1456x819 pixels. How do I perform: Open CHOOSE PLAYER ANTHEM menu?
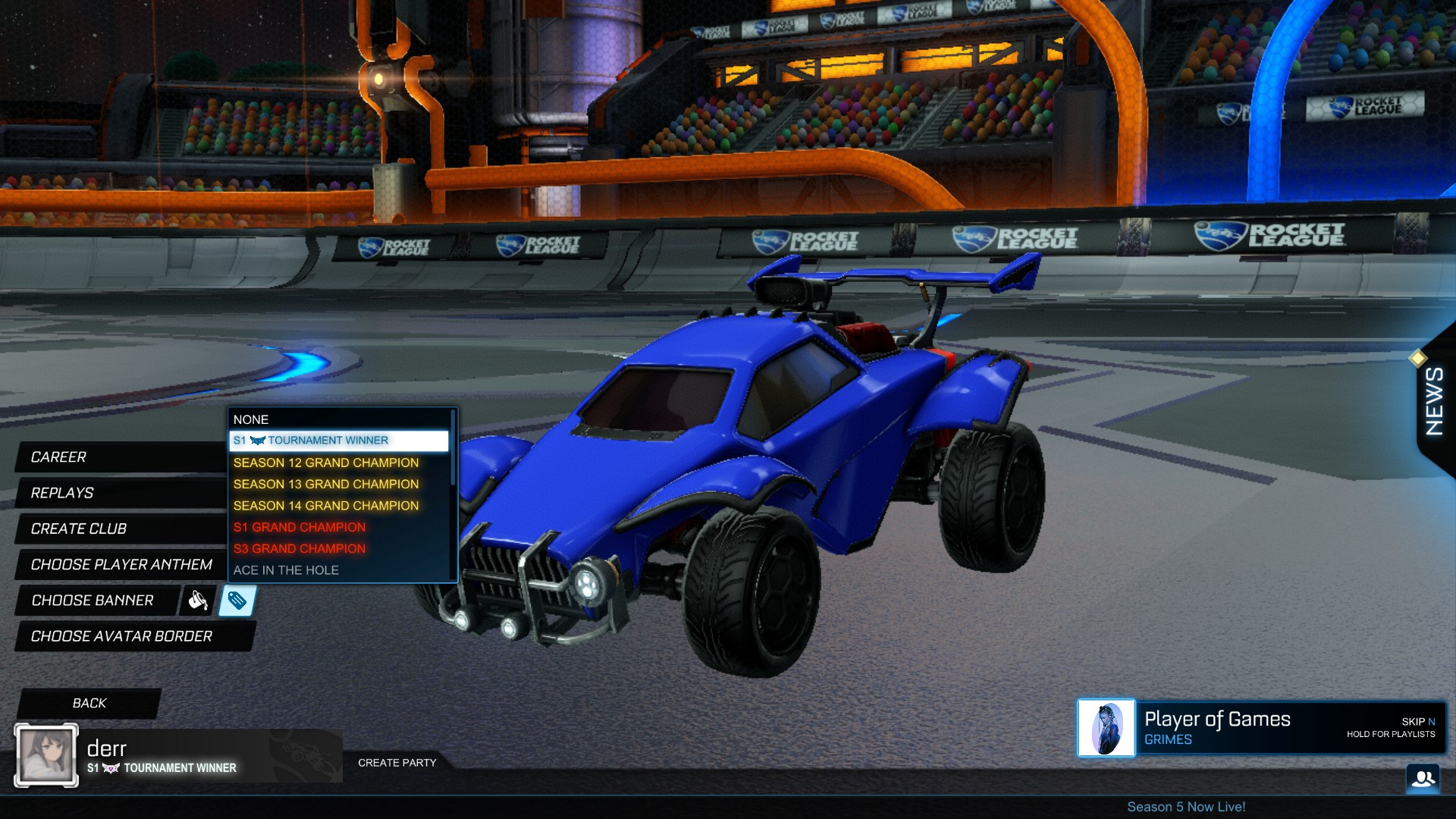click(x=121, y=565)
